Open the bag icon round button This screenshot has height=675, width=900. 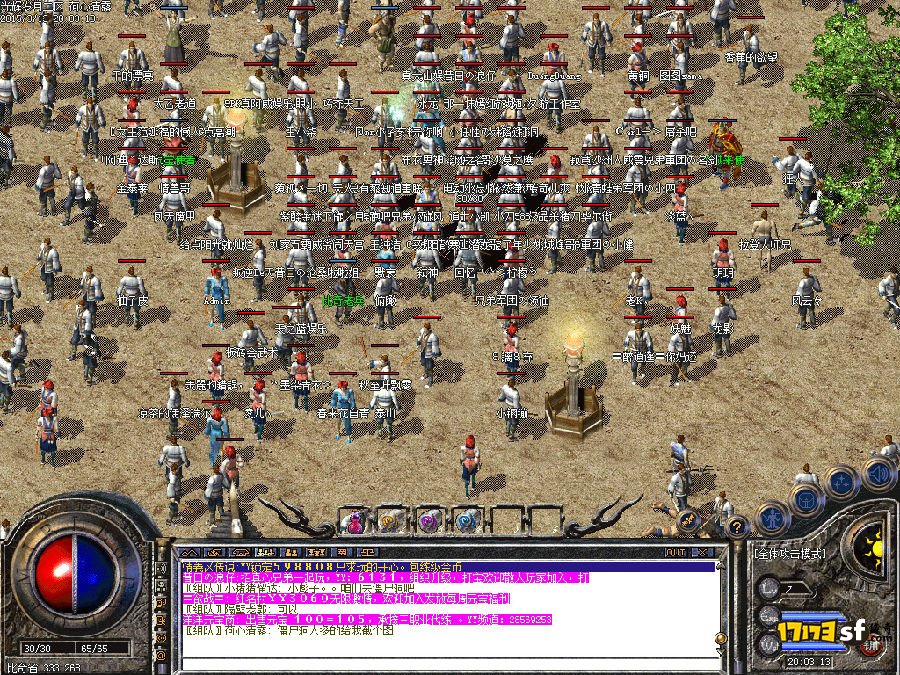coord(806,498)
